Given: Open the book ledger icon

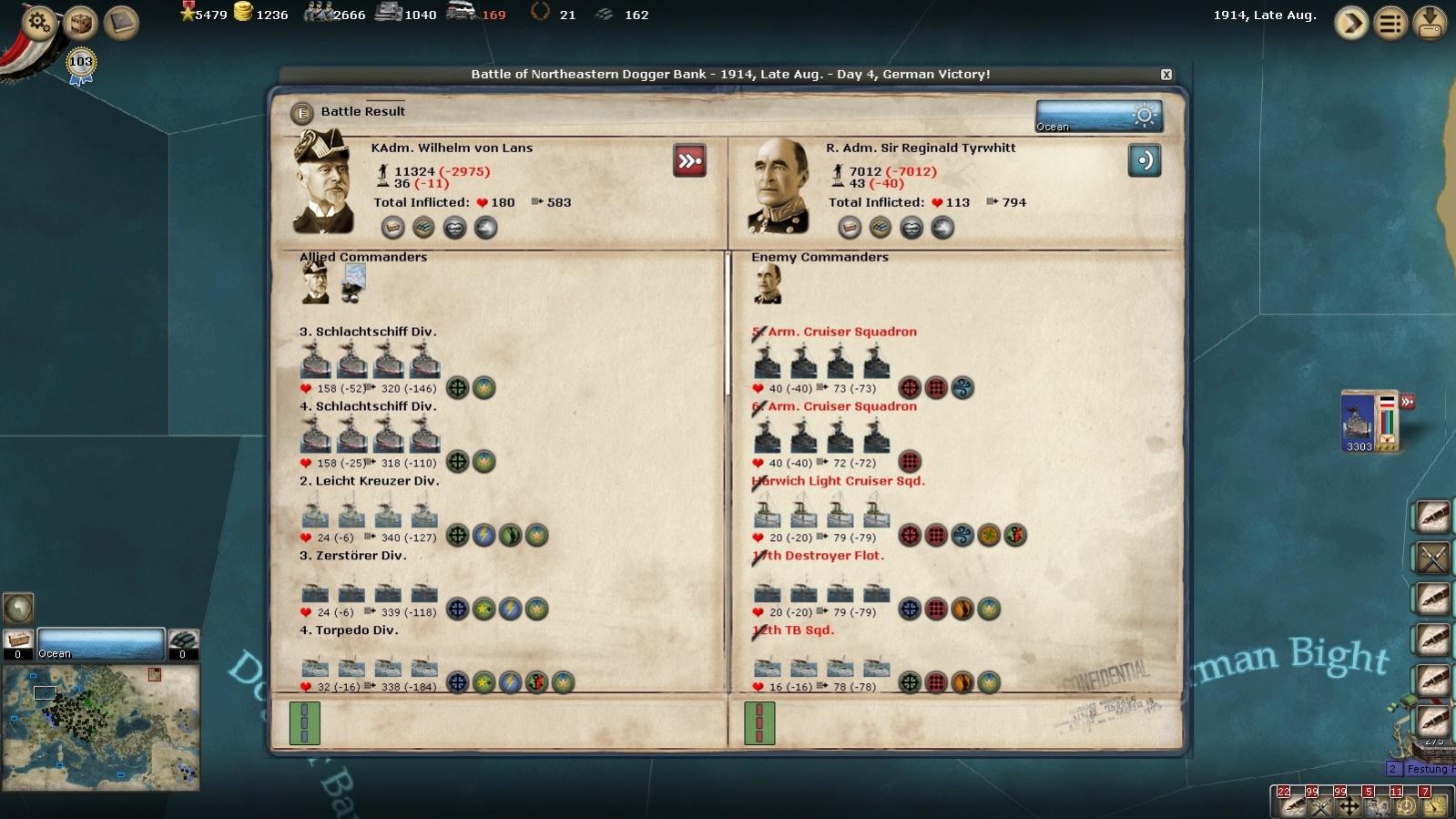Looking at the screenshot, I should (x=121, y=22).
